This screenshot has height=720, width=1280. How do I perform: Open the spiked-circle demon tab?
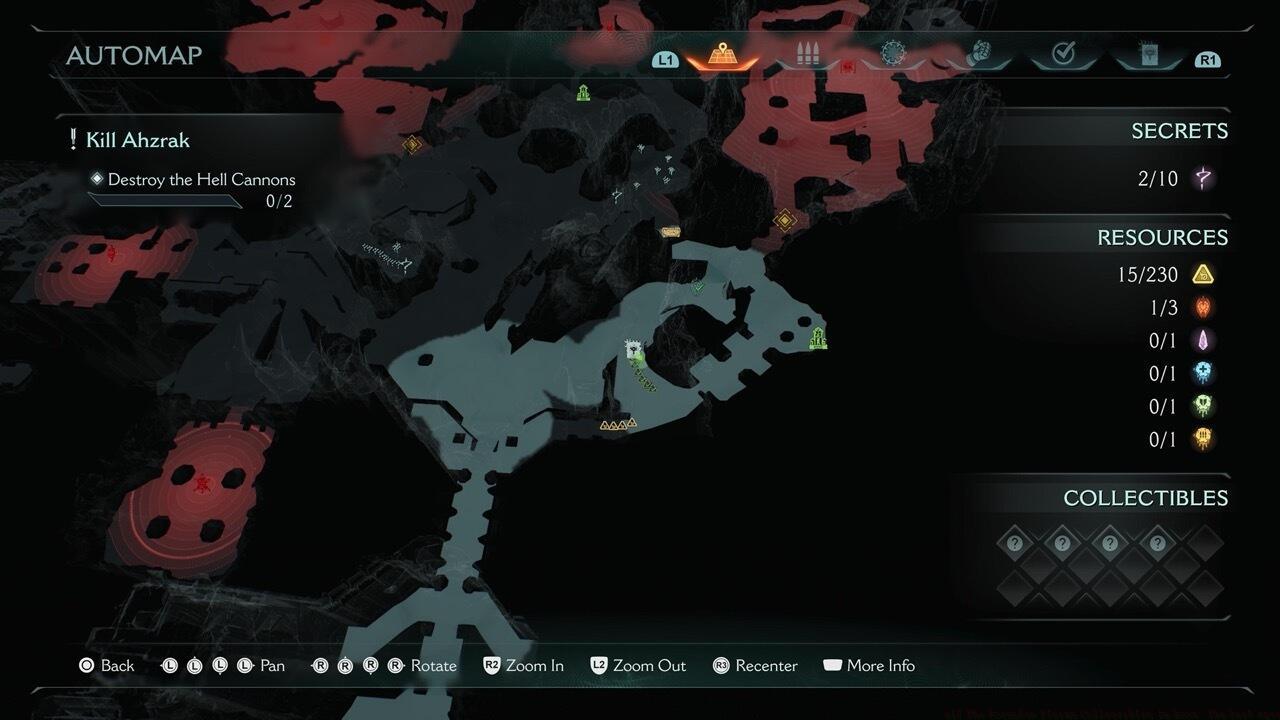point(892,54)
